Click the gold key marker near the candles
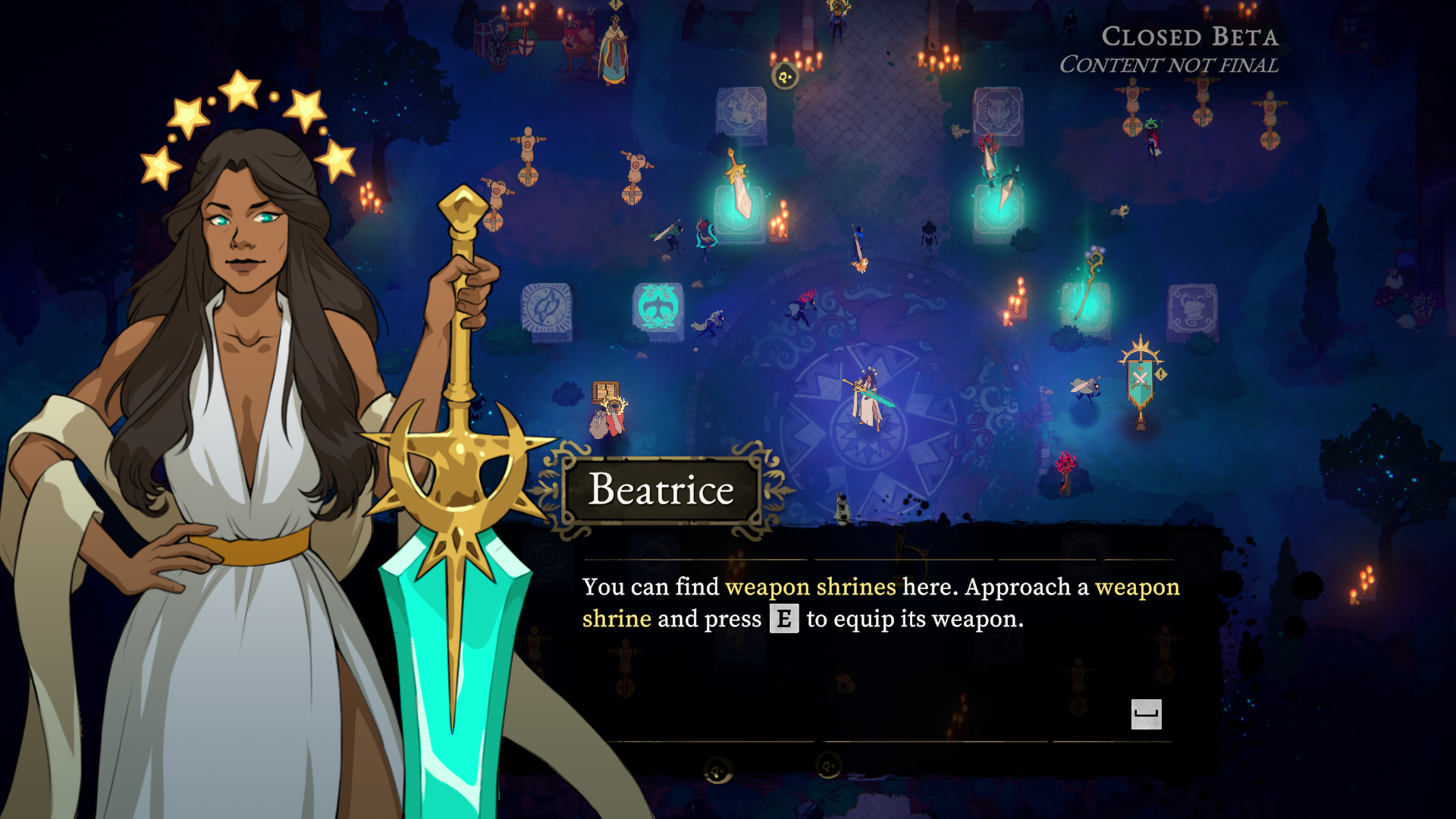 tap(783, 77)
